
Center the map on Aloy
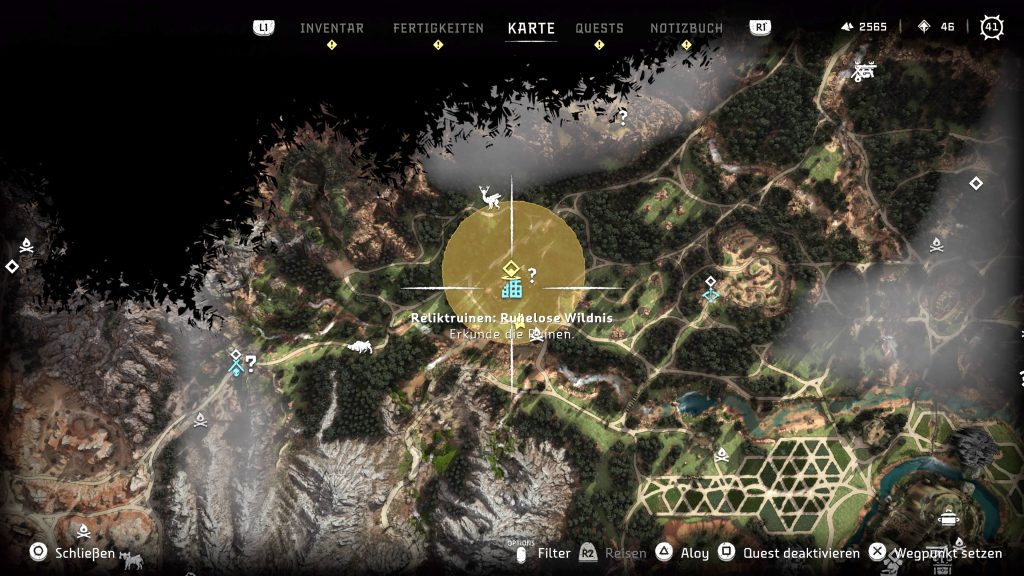[694, 553]
